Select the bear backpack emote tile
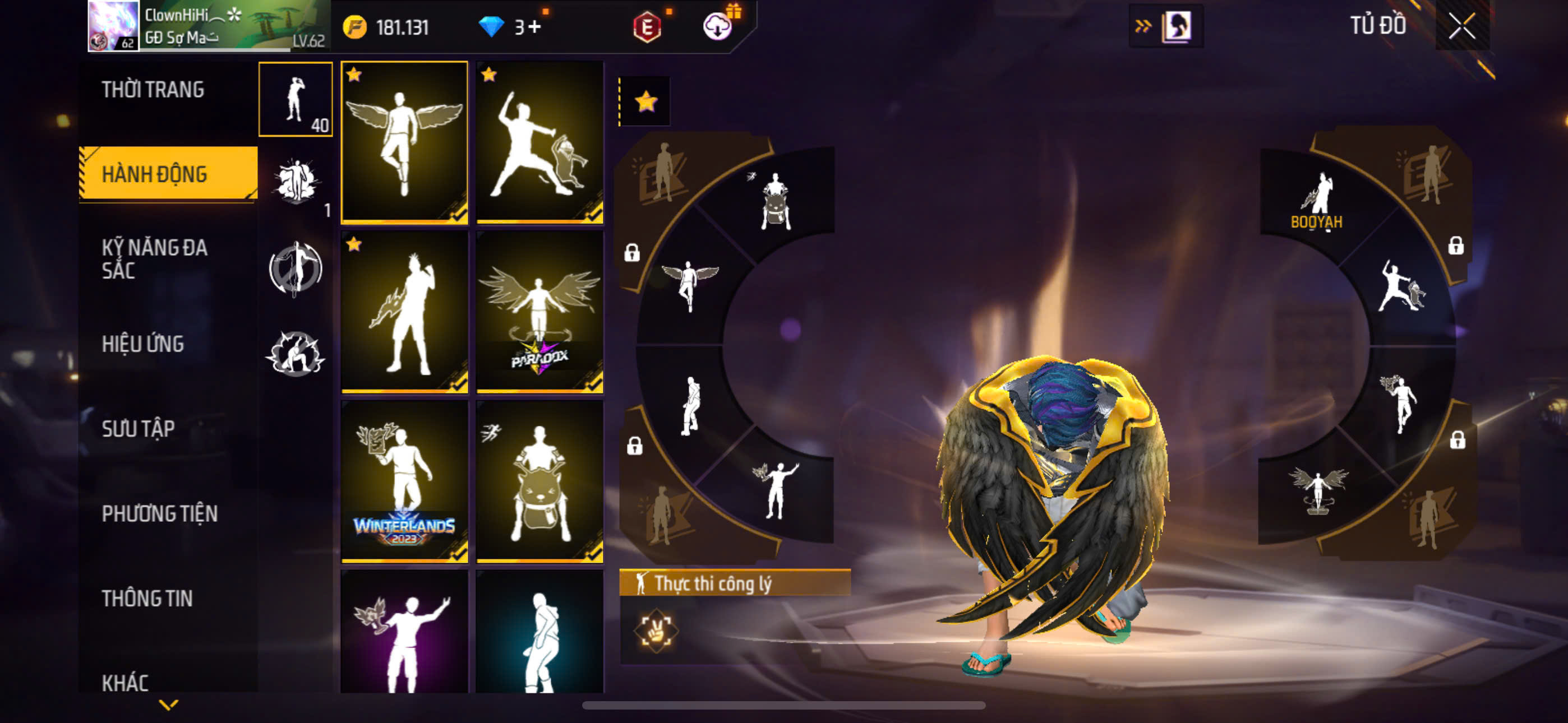Viewport: 1568px width, 723px height. (x=539, y=481)
